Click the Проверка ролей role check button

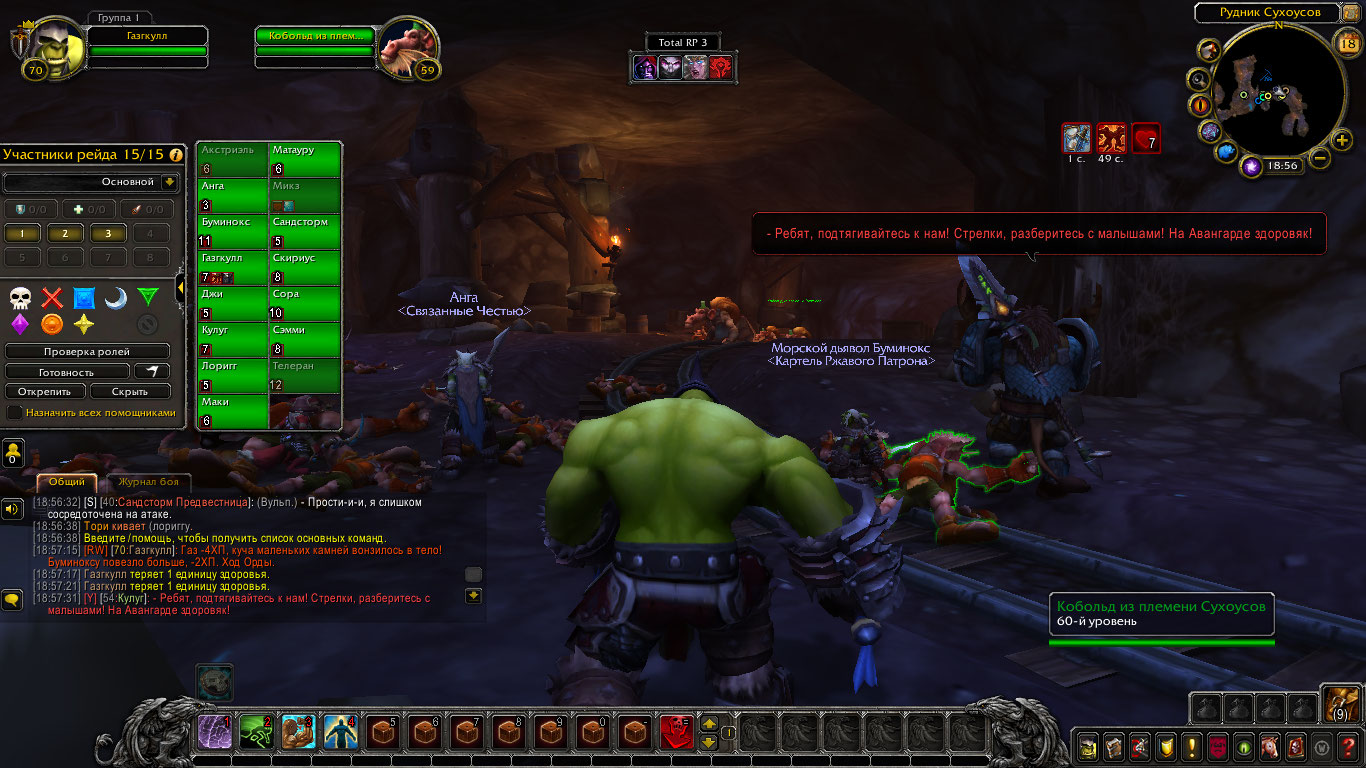pyautogui.click(x=87, y=352)
